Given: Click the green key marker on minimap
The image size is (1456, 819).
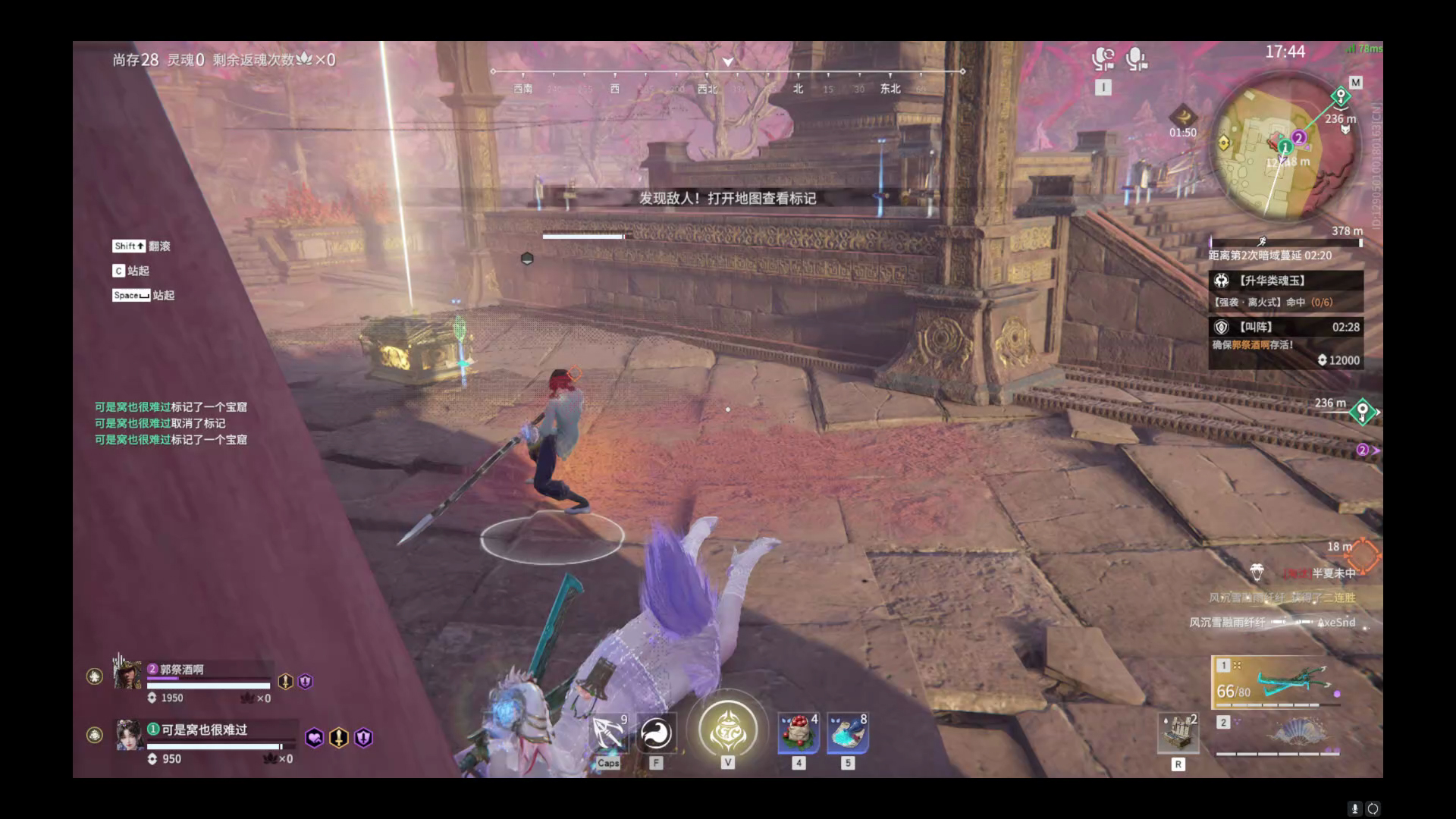Looking at the screenshot, I should click(1341, 96).
